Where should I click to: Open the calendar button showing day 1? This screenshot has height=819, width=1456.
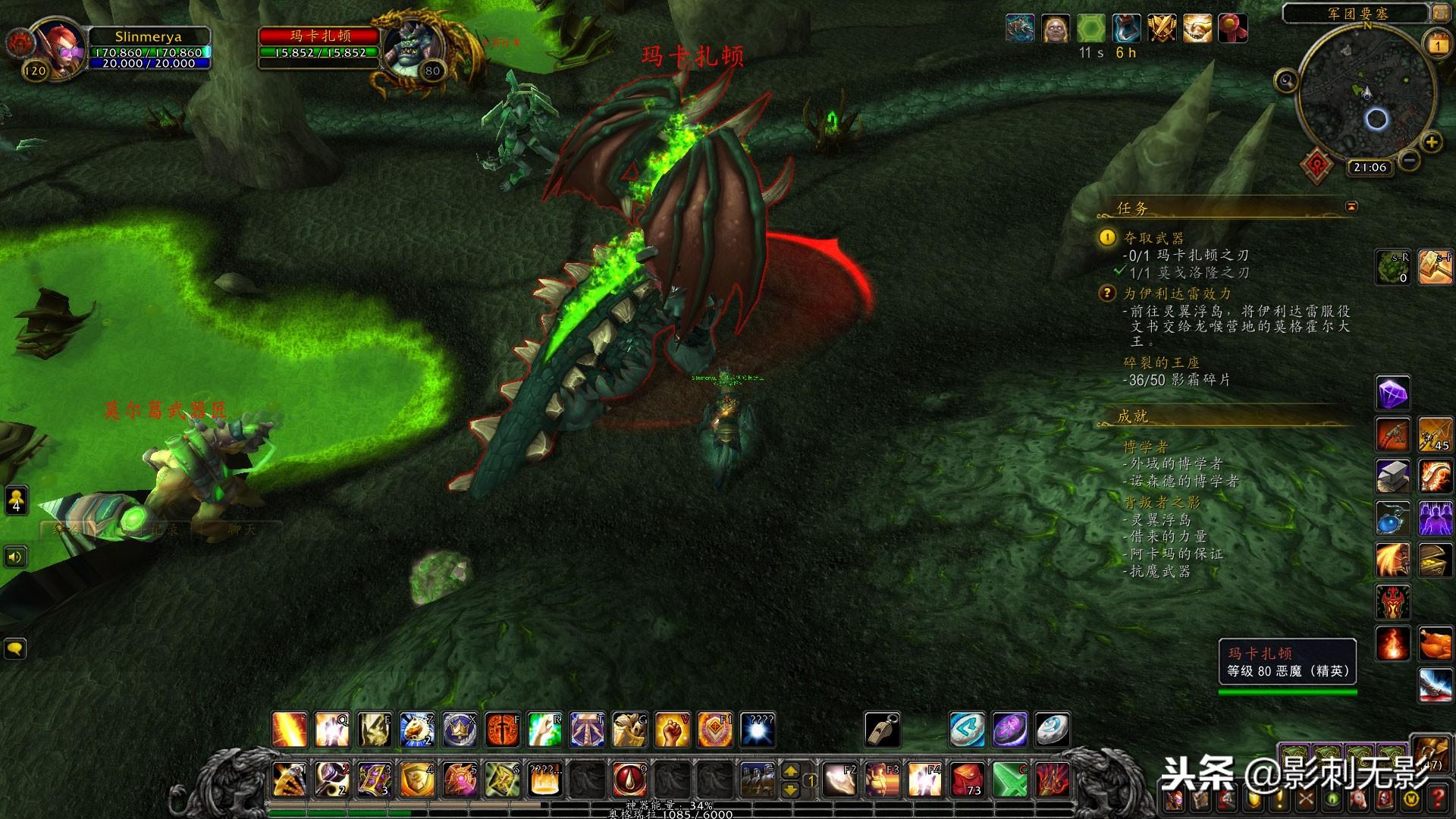point(1438,45)
